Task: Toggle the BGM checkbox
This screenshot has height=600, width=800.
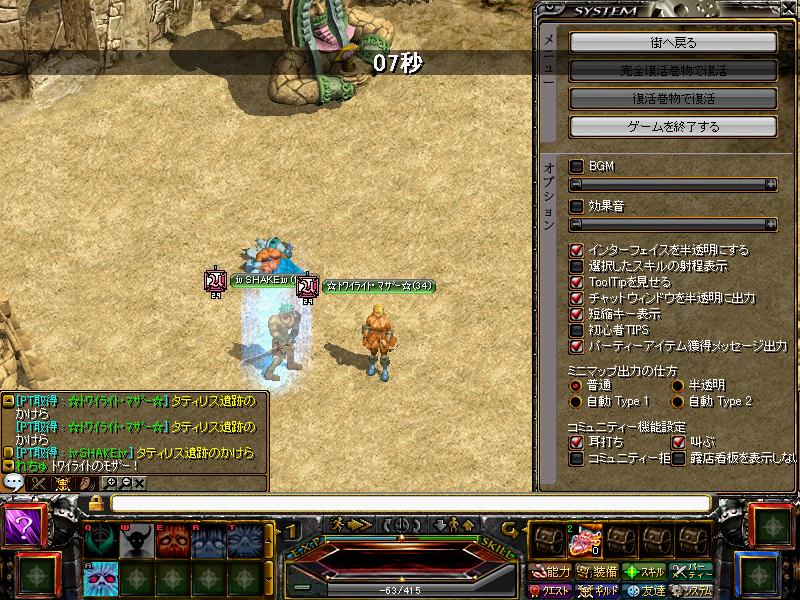Action: [x=576, y=166]
